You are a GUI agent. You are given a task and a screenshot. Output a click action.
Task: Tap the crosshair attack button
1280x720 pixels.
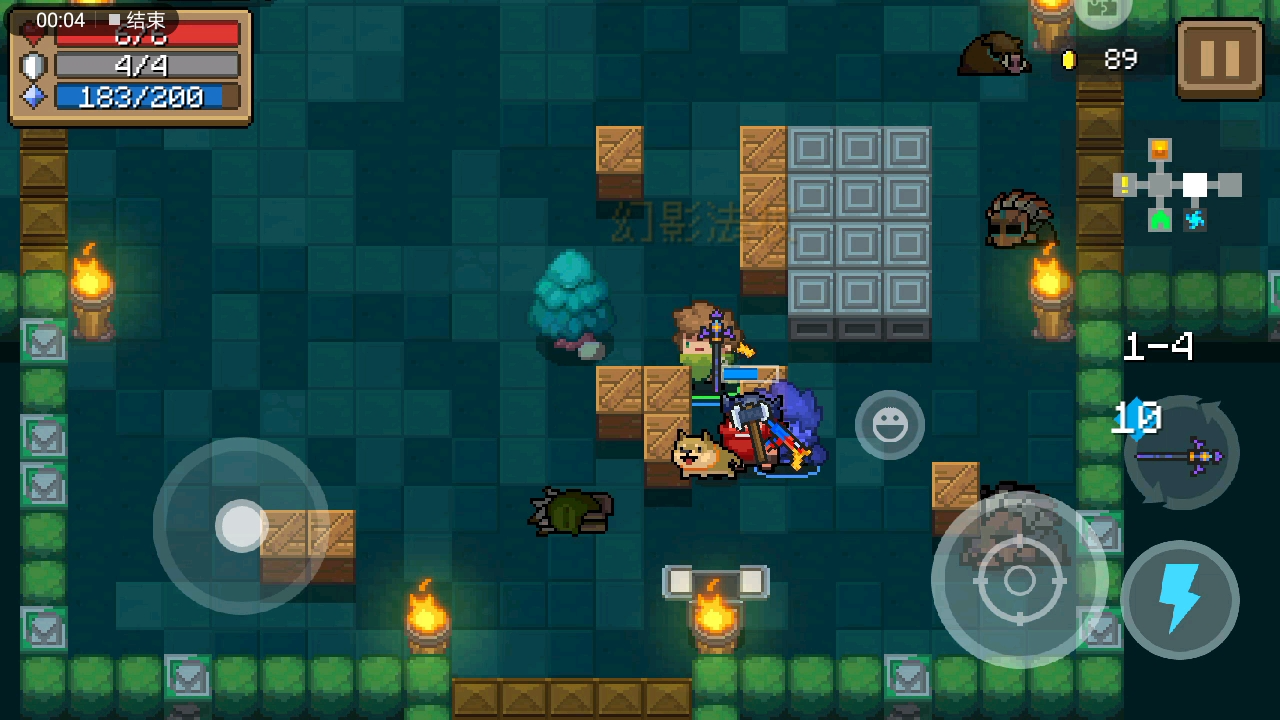(x=1019, y=580)
